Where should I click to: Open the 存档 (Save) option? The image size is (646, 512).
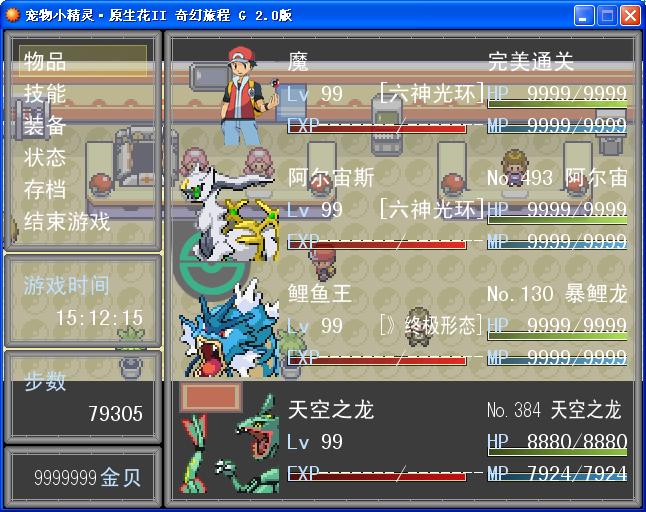[45, 189]
